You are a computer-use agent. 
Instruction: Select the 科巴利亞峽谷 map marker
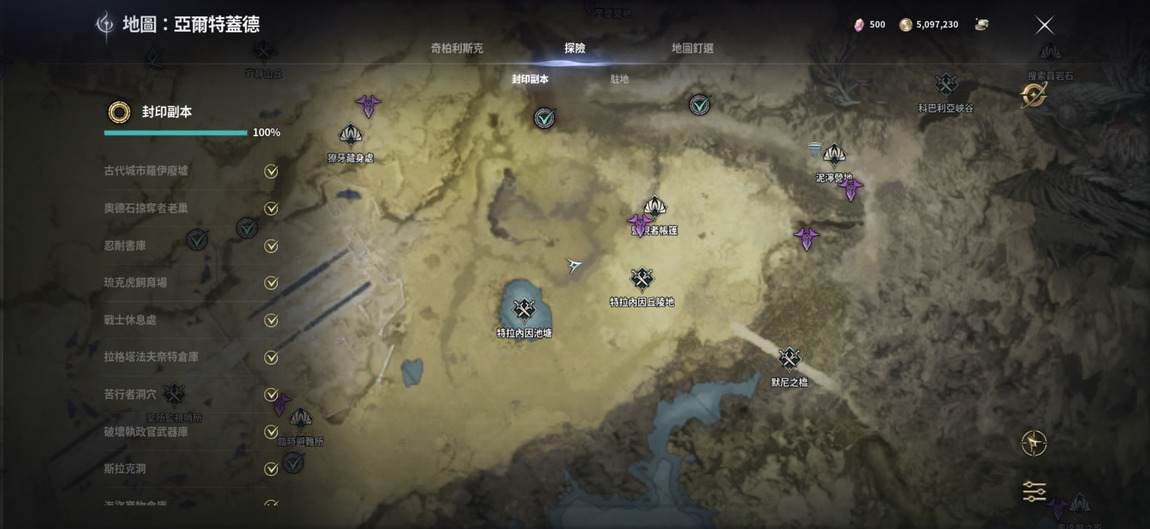tap(946, 85)
